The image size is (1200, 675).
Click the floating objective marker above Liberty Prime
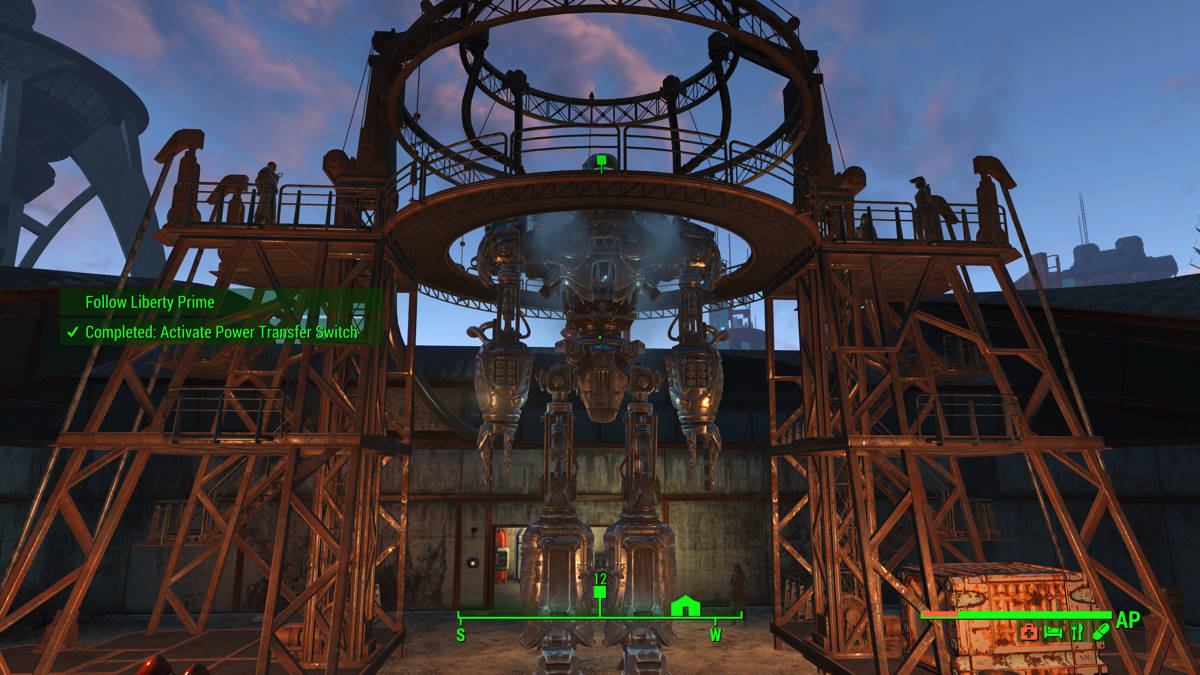600,160
